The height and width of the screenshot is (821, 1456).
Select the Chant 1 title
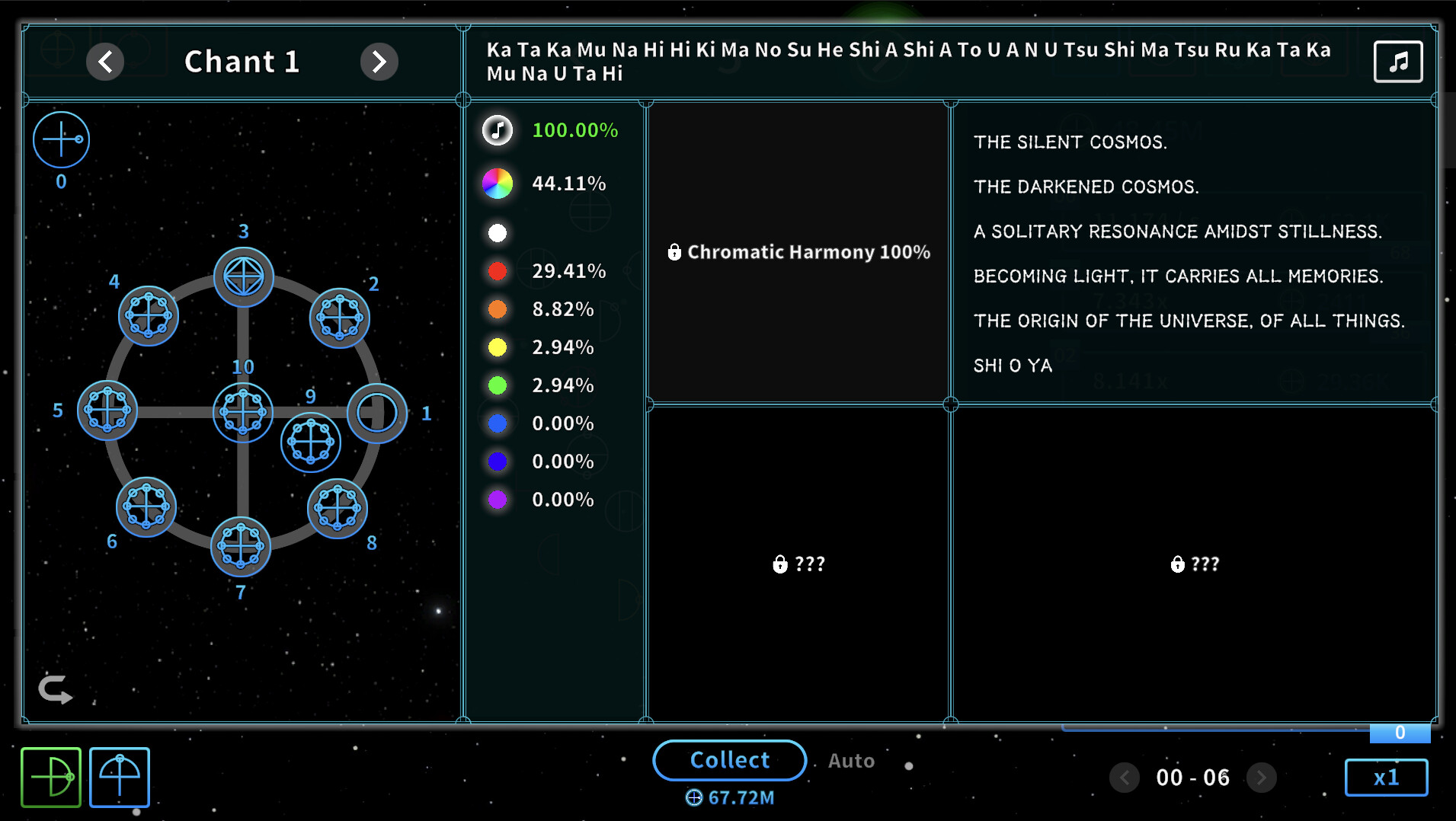coord(242,61)
